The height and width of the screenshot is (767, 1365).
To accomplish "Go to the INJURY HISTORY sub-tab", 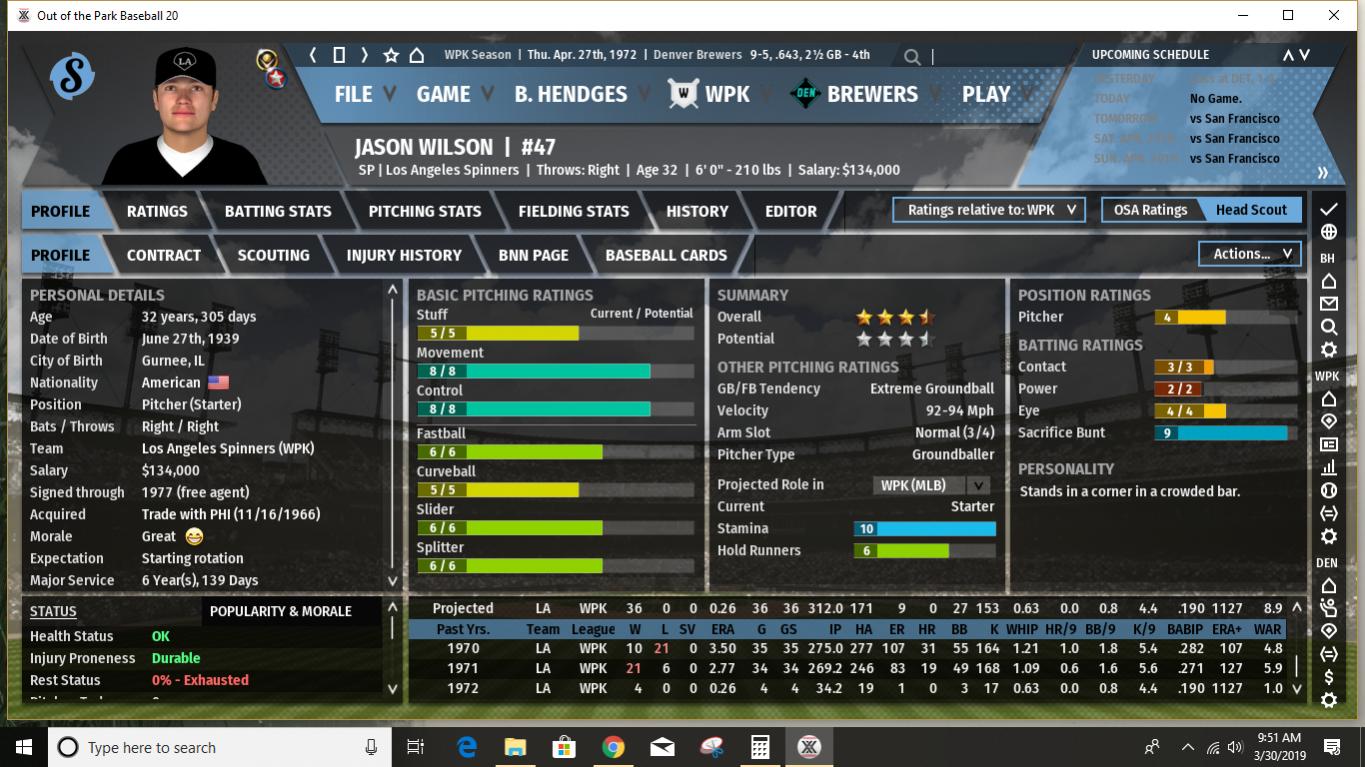I will pyautogui.click(x=404, y=255).
